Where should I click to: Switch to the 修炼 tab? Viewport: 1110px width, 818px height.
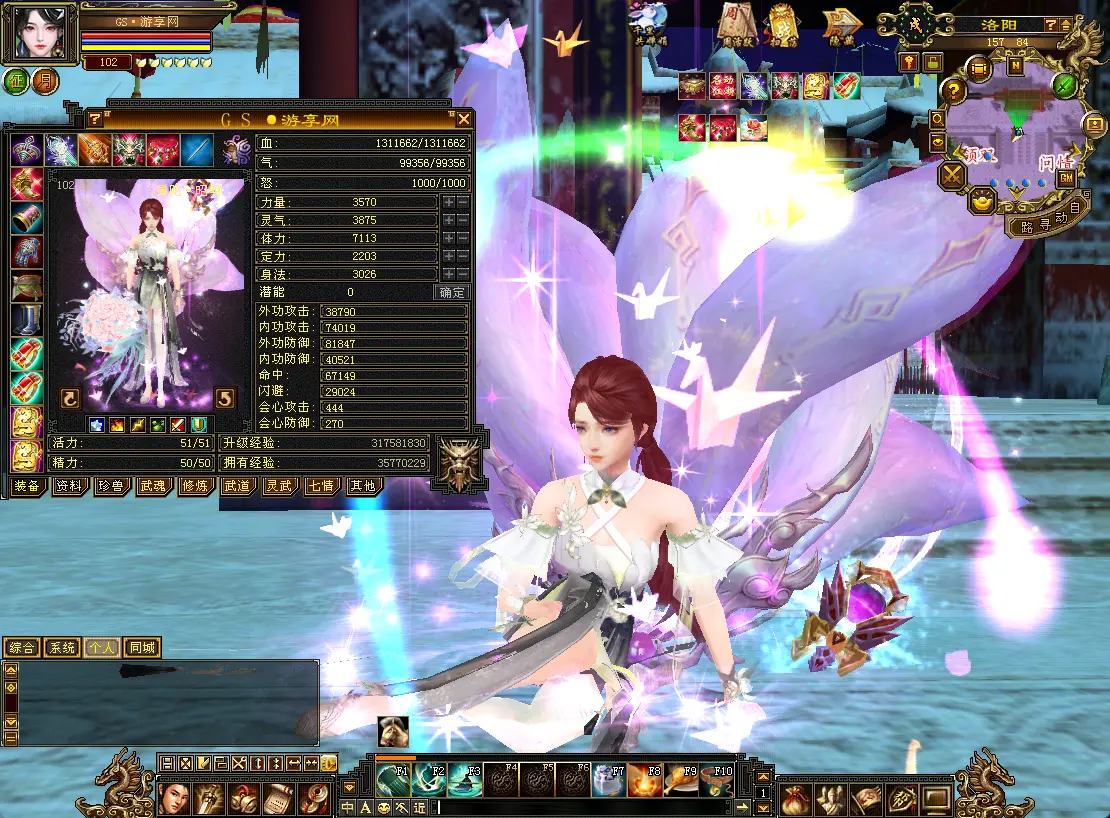click(x=195, y=486)
